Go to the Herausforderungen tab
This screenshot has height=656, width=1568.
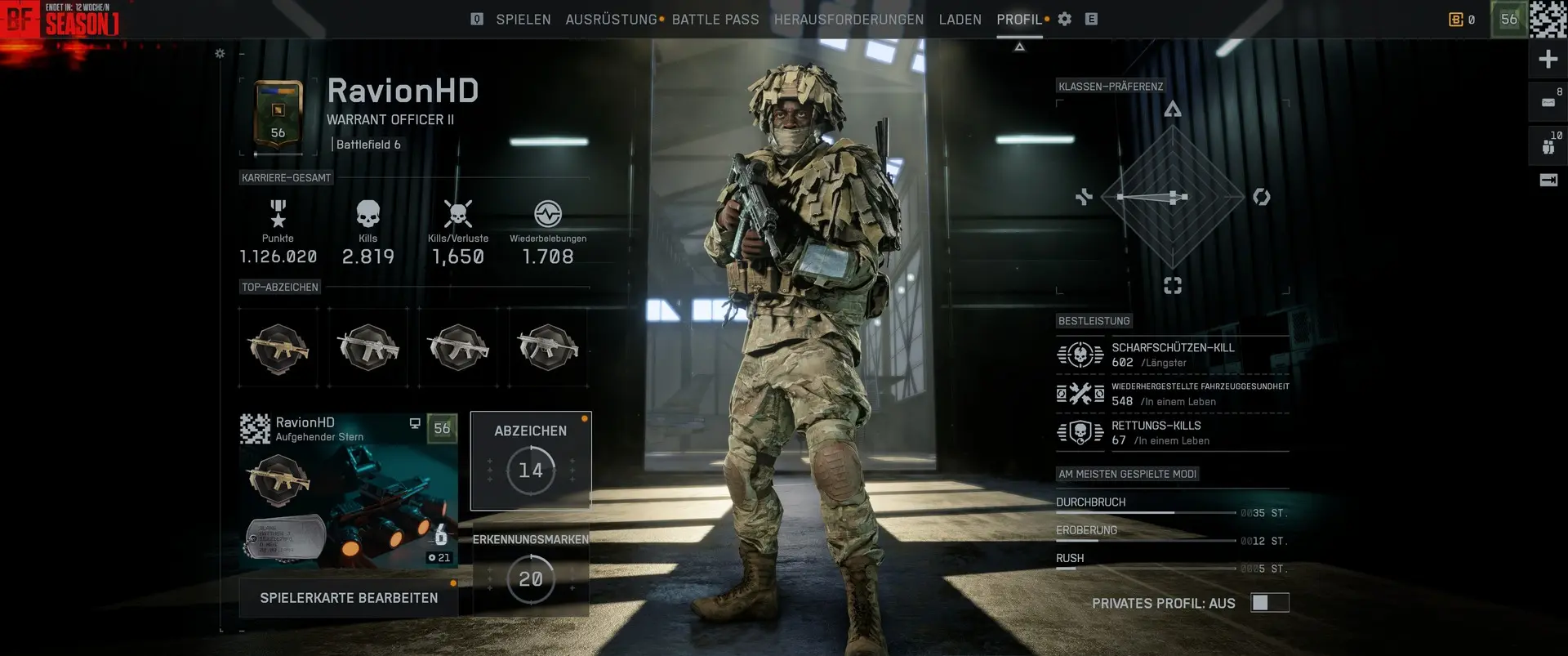tap(849, 20)
